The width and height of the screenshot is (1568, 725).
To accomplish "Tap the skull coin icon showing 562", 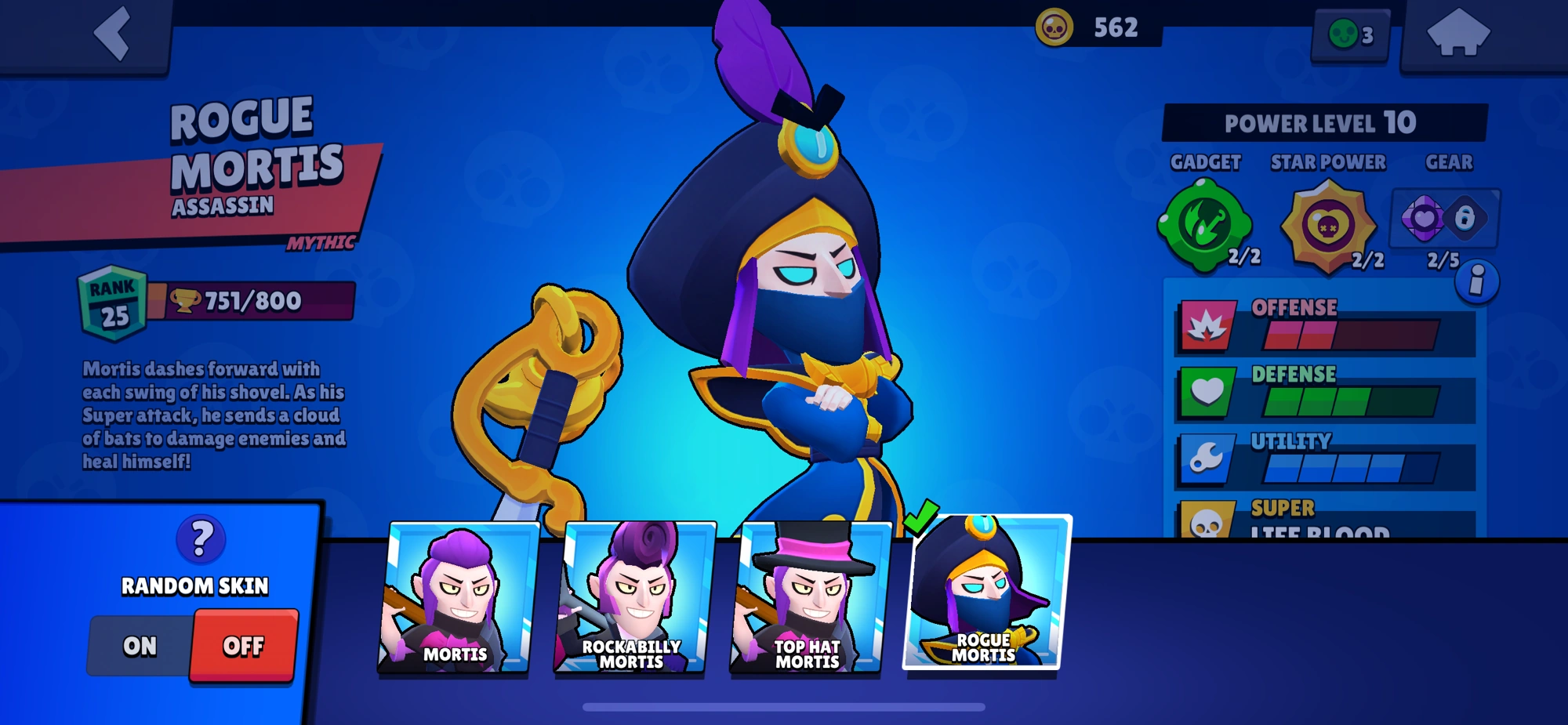I will 1054,26.
